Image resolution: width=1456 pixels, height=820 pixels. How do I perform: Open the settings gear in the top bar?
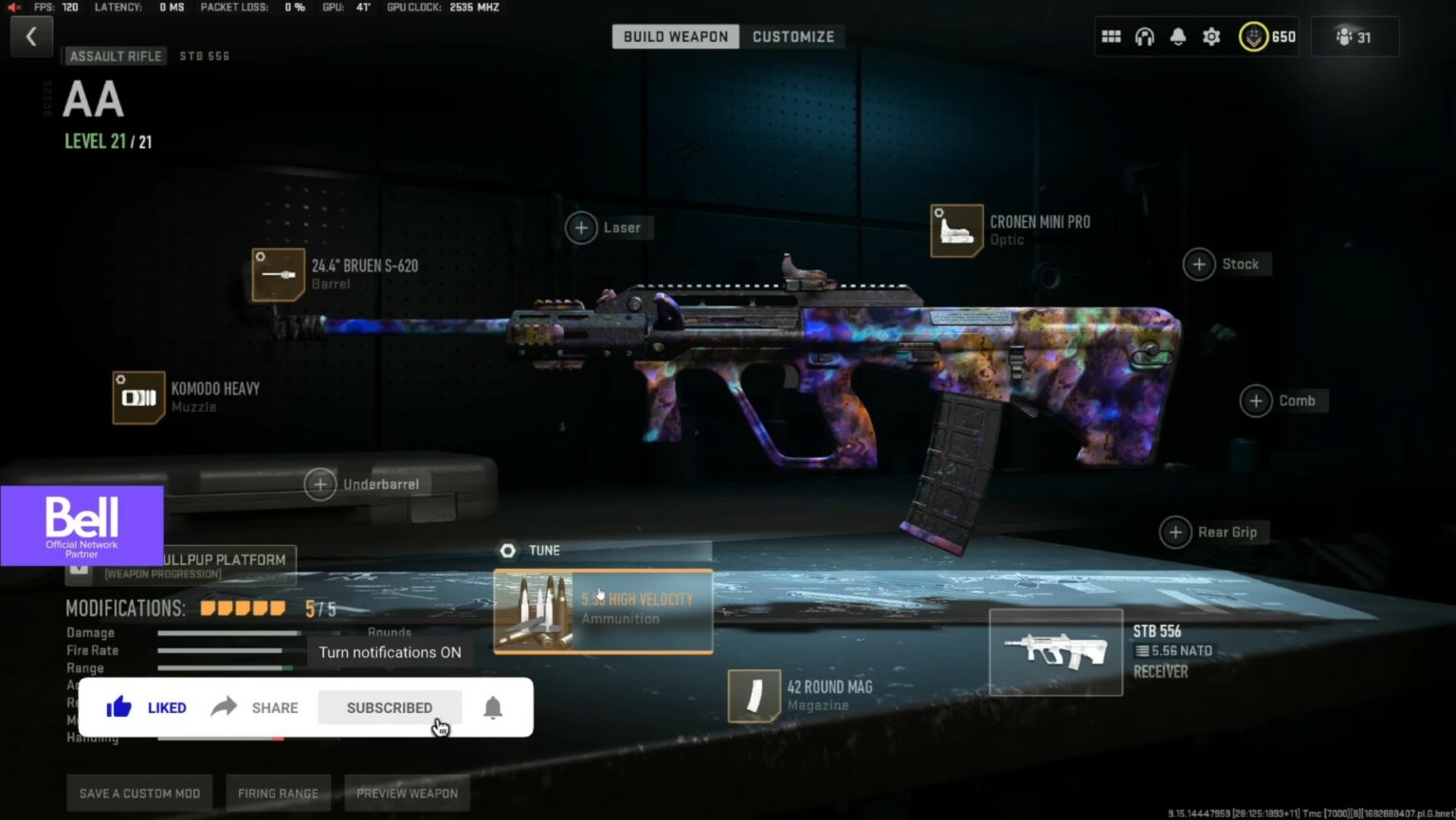tap(1210, 36)
